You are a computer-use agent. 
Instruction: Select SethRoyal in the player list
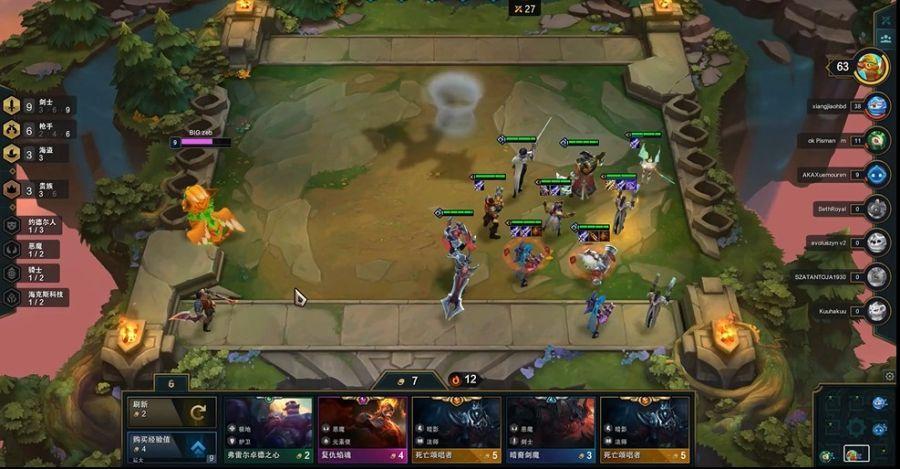tap(877, 208)
